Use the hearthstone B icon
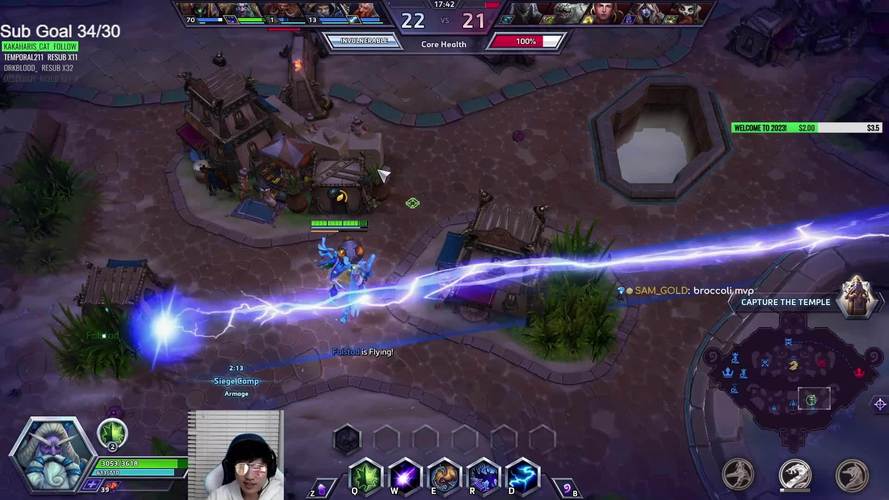This screenshot has width=889, height=500. (565, 488)
